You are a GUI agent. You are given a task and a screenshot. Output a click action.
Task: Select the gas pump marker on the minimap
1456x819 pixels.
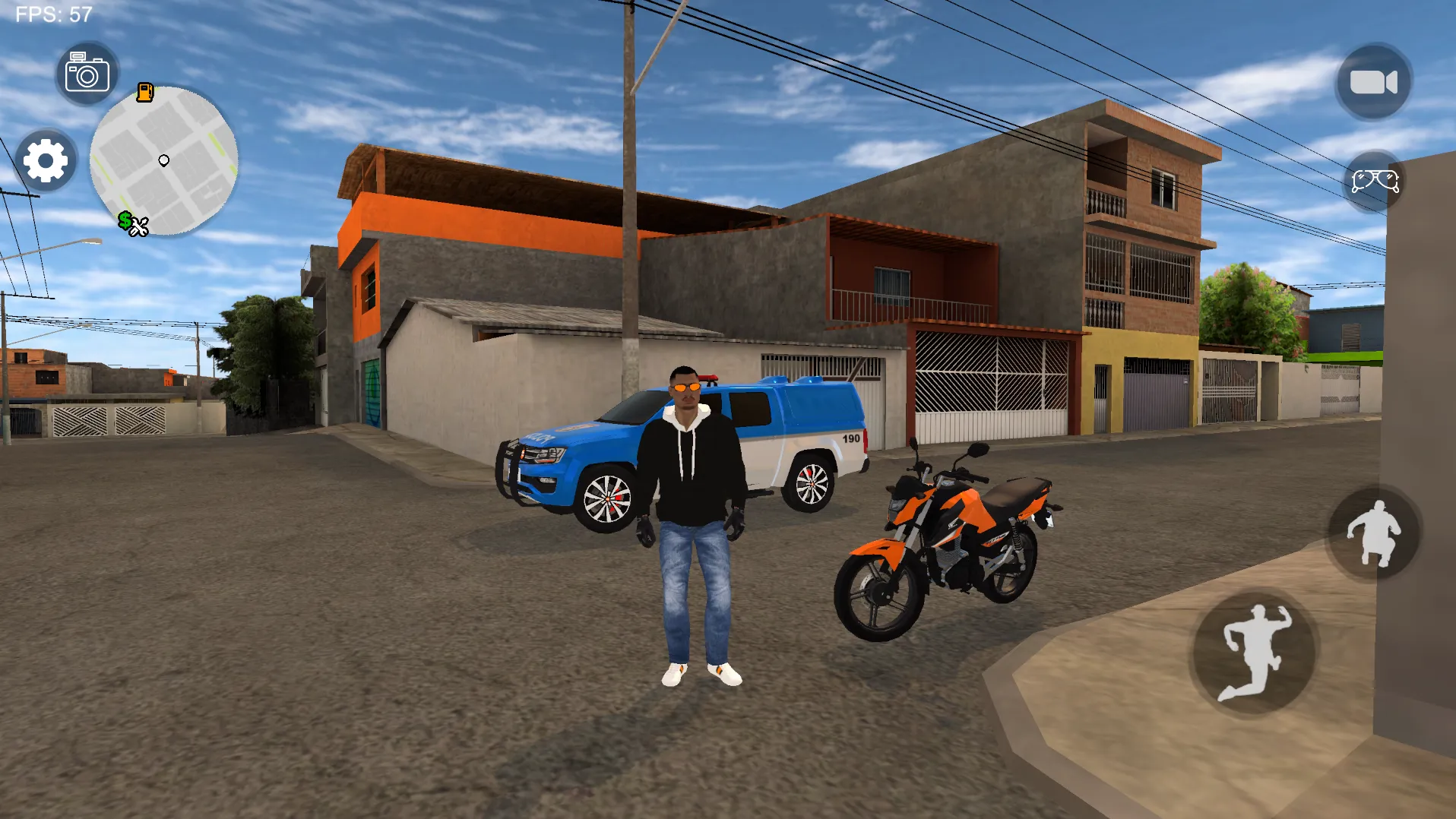(x=144, y=93)
